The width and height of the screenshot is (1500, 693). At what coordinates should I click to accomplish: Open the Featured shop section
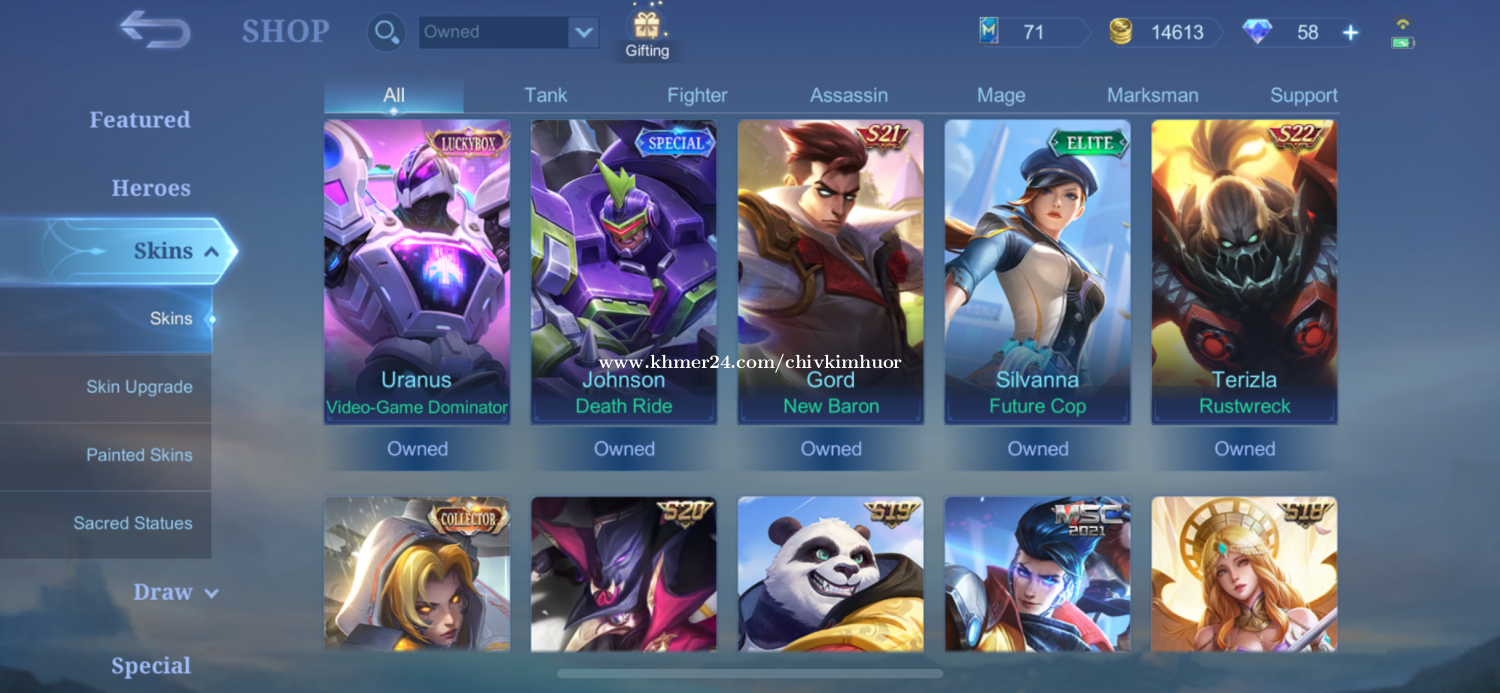[140, 120]
